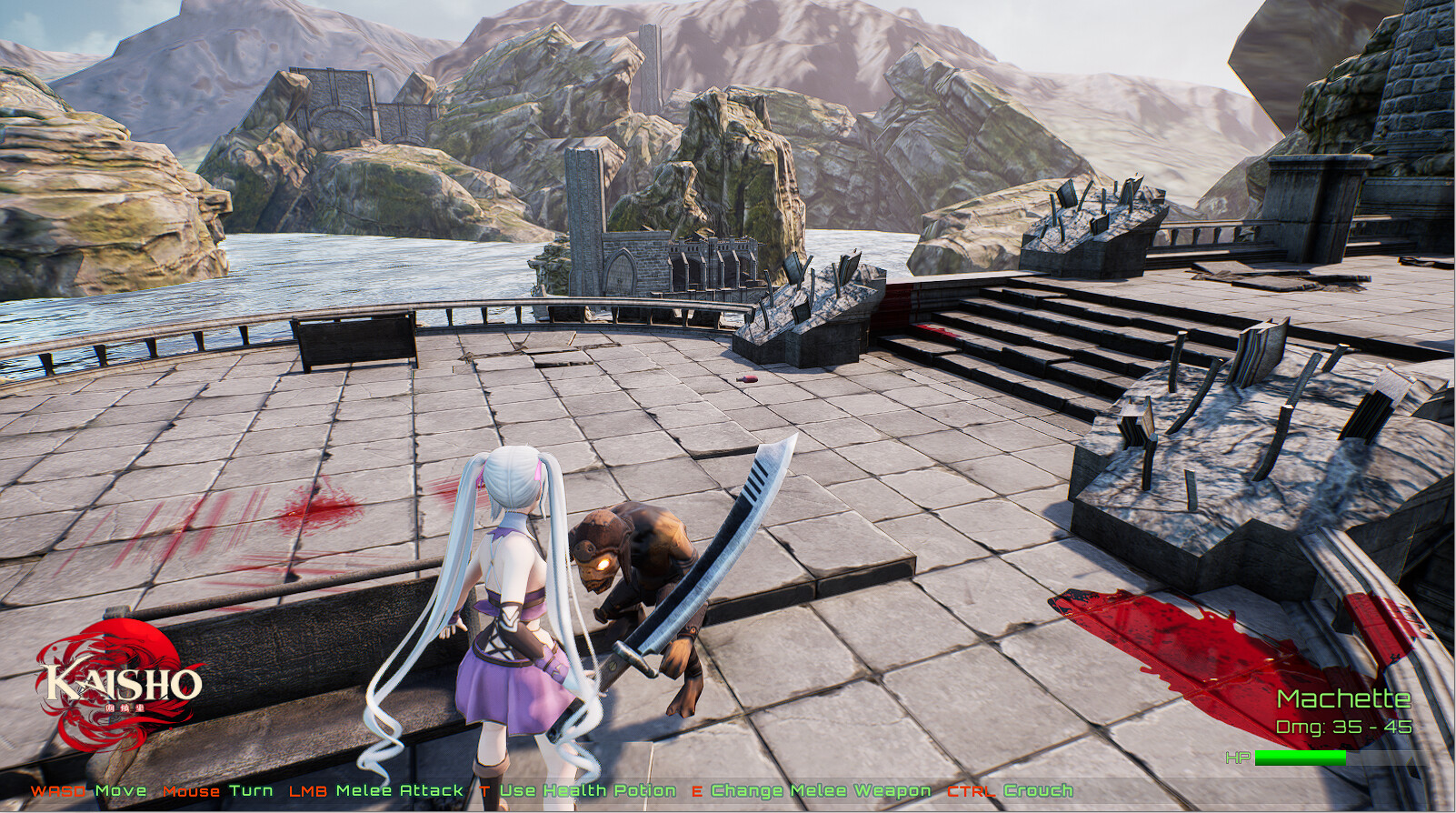This screenshot has width=1456, height=813.
Task: Click the HP label on the health bar
Action: (1237, 756)
